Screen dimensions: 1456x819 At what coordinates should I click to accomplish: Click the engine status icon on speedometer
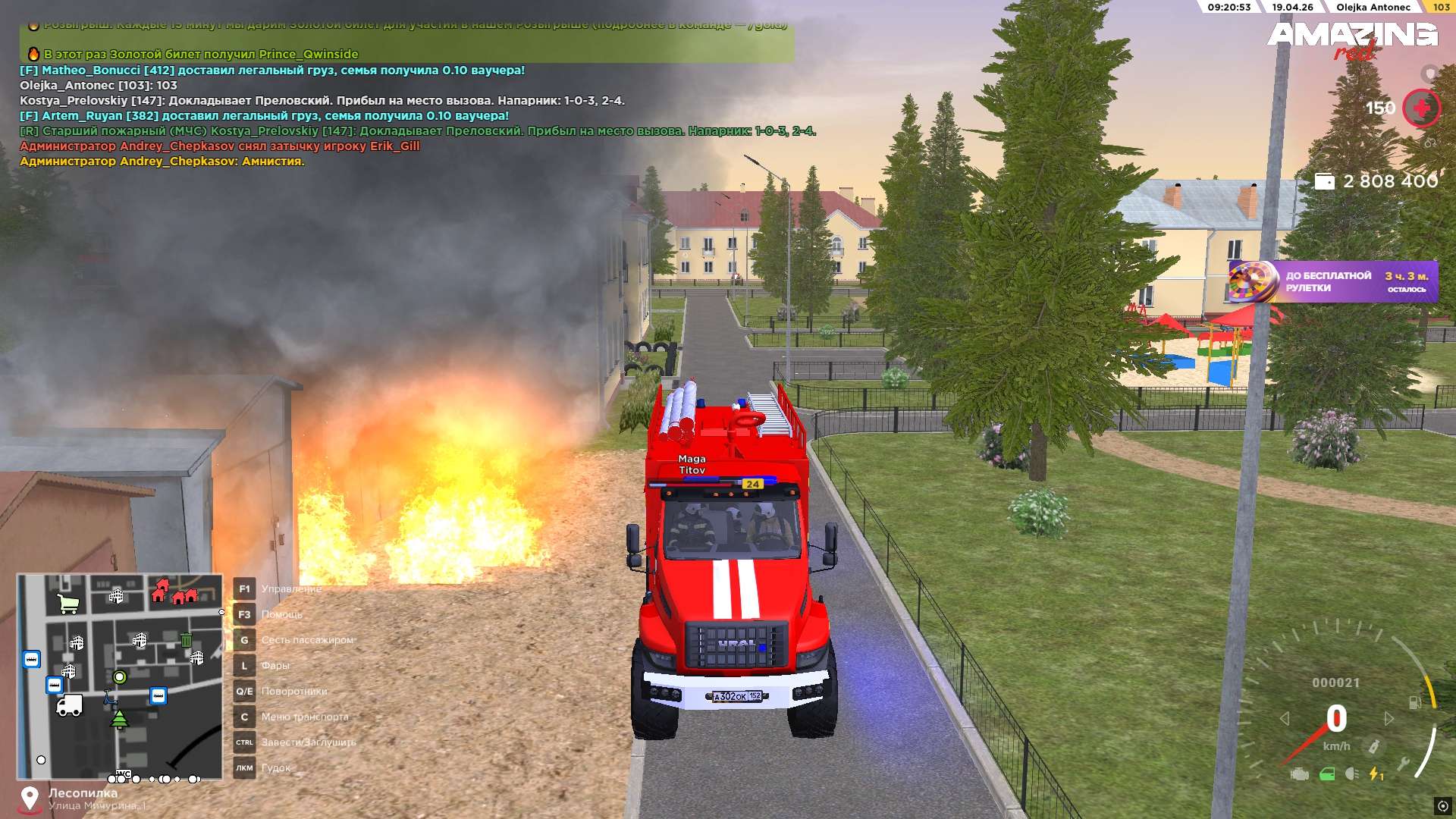click(x=1300, y=774)
